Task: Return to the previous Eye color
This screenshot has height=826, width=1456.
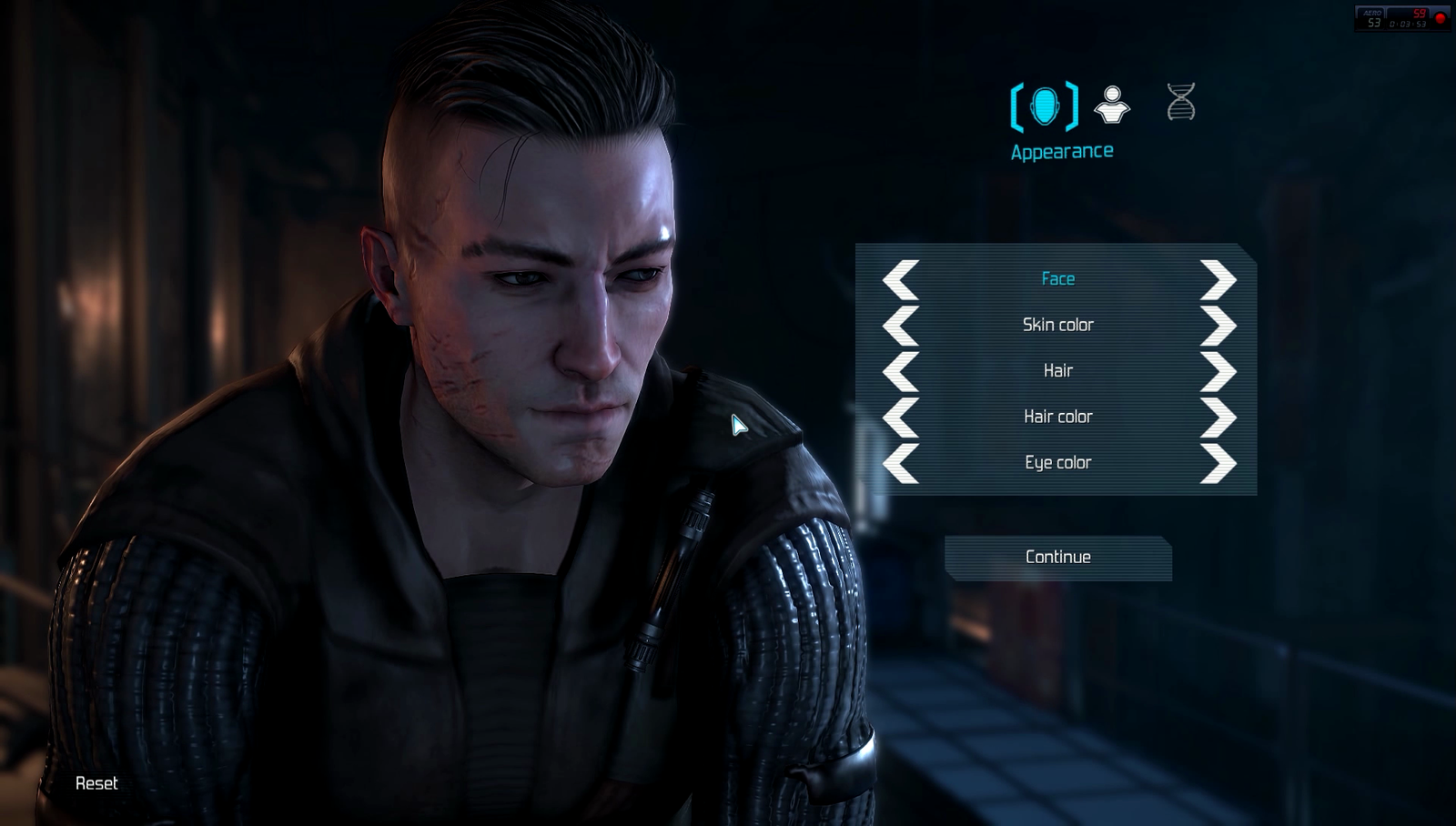Action: pos(901,463)
